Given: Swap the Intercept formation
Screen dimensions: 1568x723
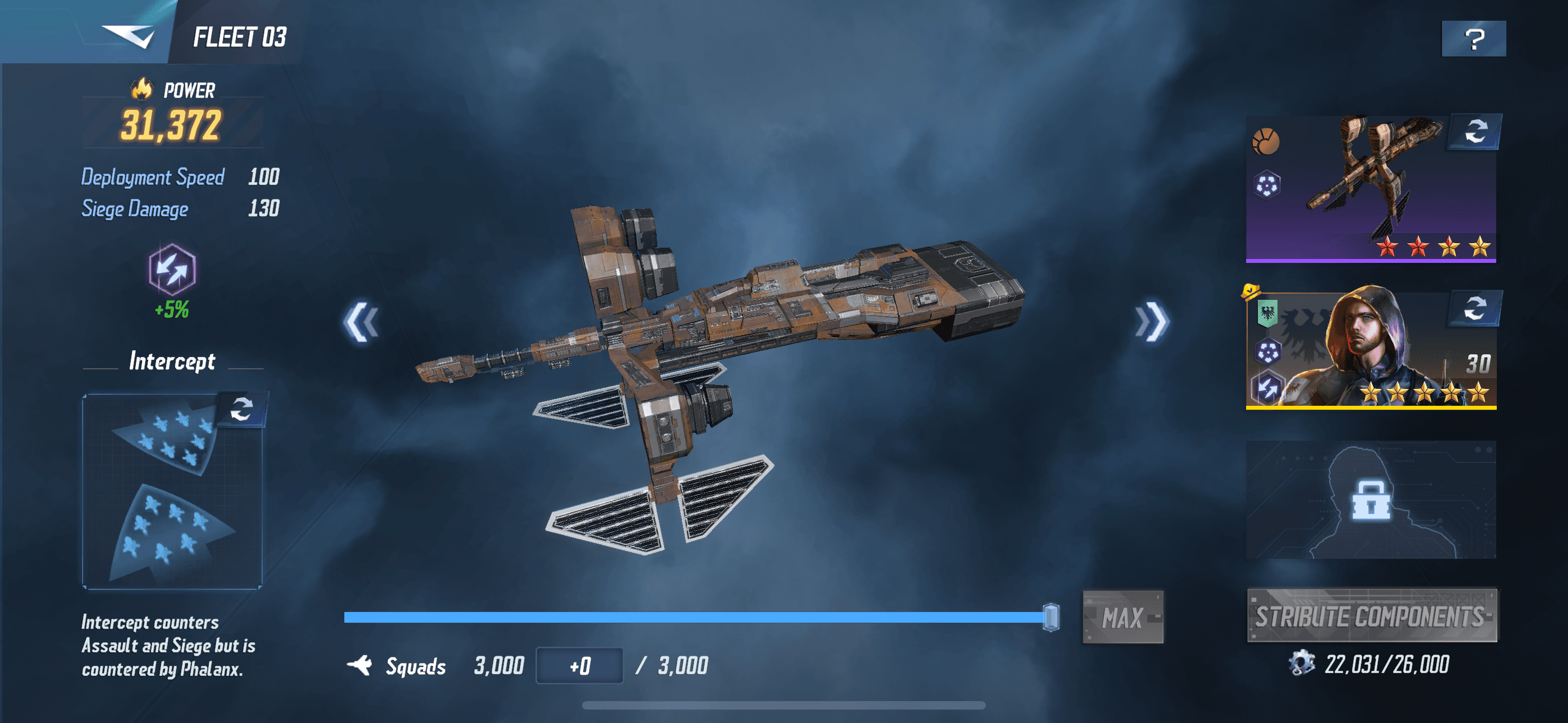Looking at the screenshot, I should [242, 409].
